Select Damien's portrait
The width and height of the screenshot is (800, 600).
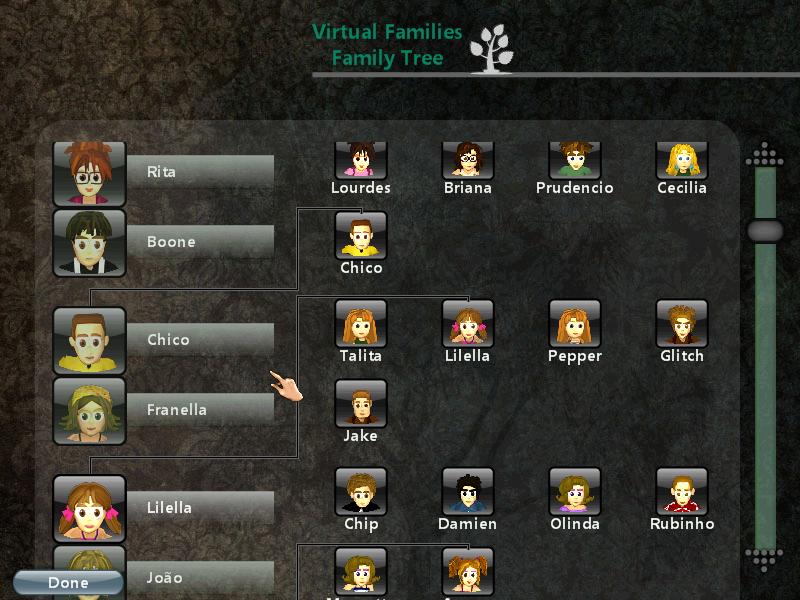point(468,492)
